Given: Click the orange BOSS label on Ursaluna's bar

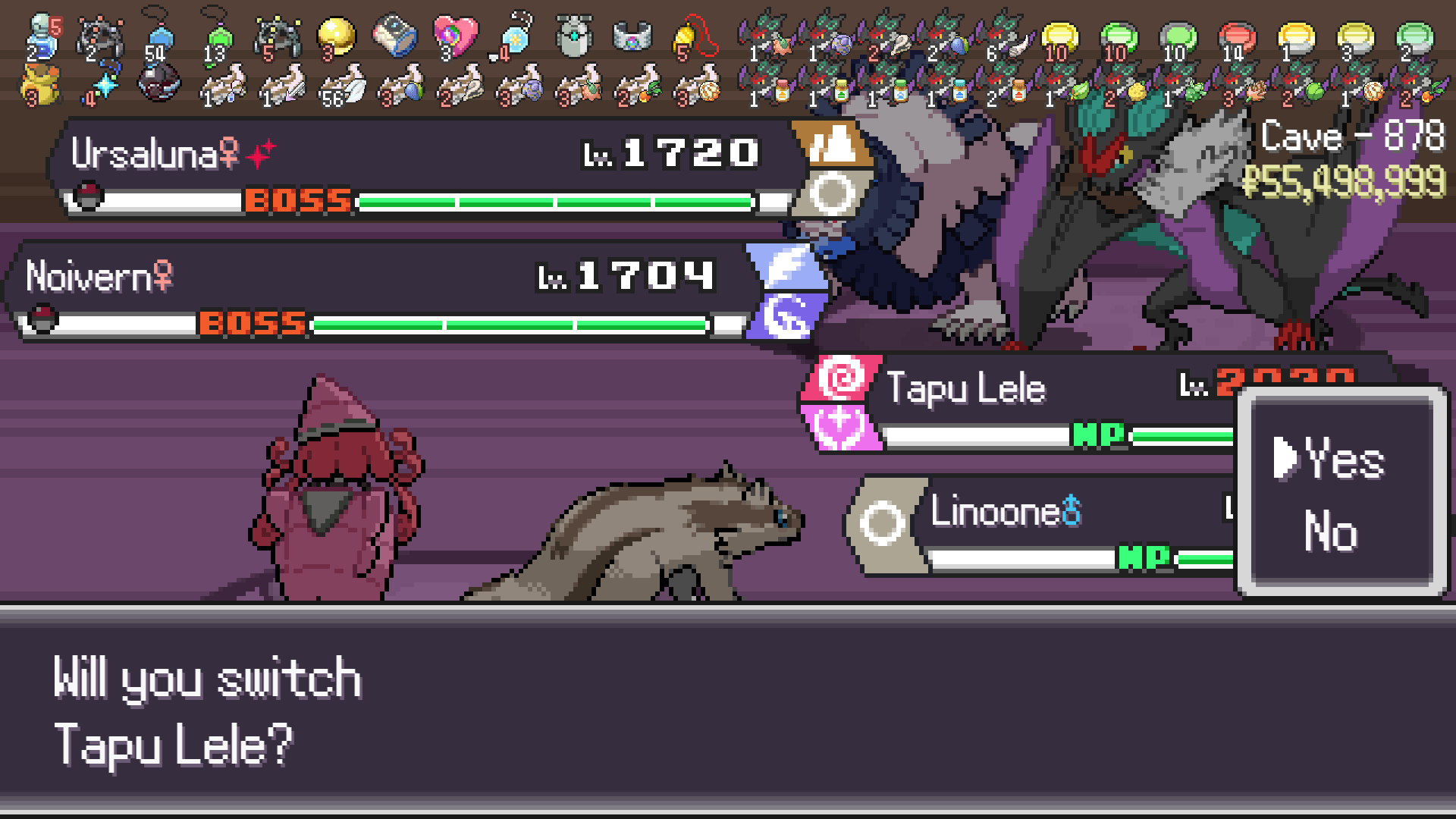Looking at the screenshot, I should pos(296,201).
